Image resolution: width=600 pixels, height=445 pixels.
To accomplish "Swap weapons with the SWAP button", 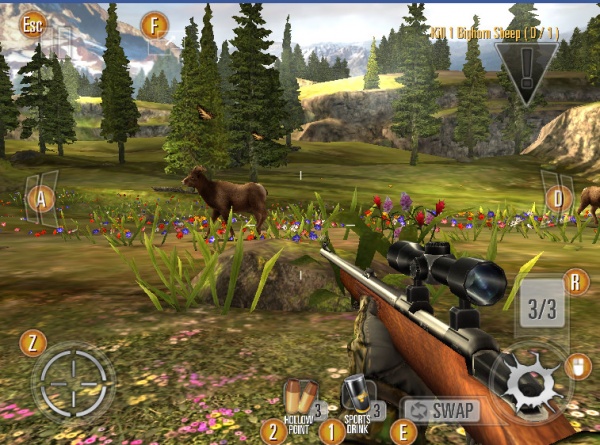I will click(x=441, y=410).
